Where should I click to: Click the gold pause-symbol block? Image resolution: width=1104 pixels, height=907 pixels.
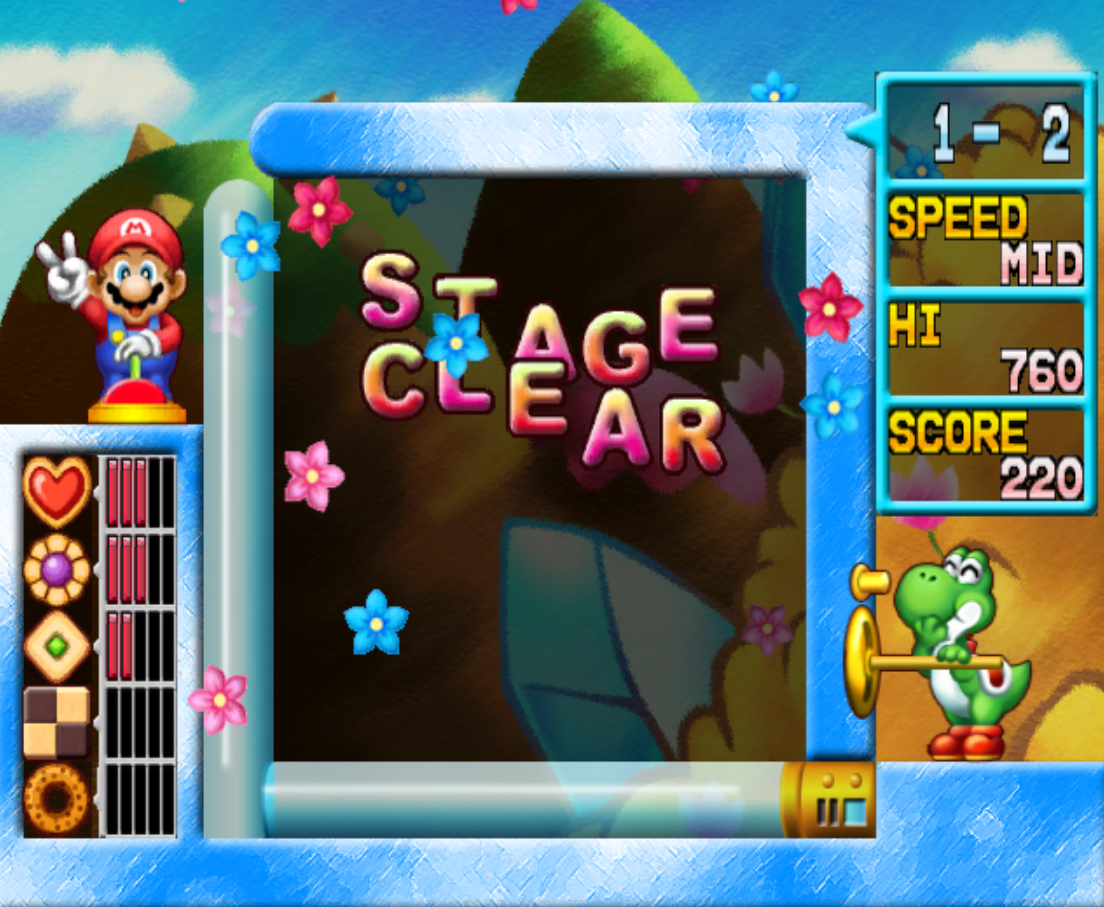829,800
